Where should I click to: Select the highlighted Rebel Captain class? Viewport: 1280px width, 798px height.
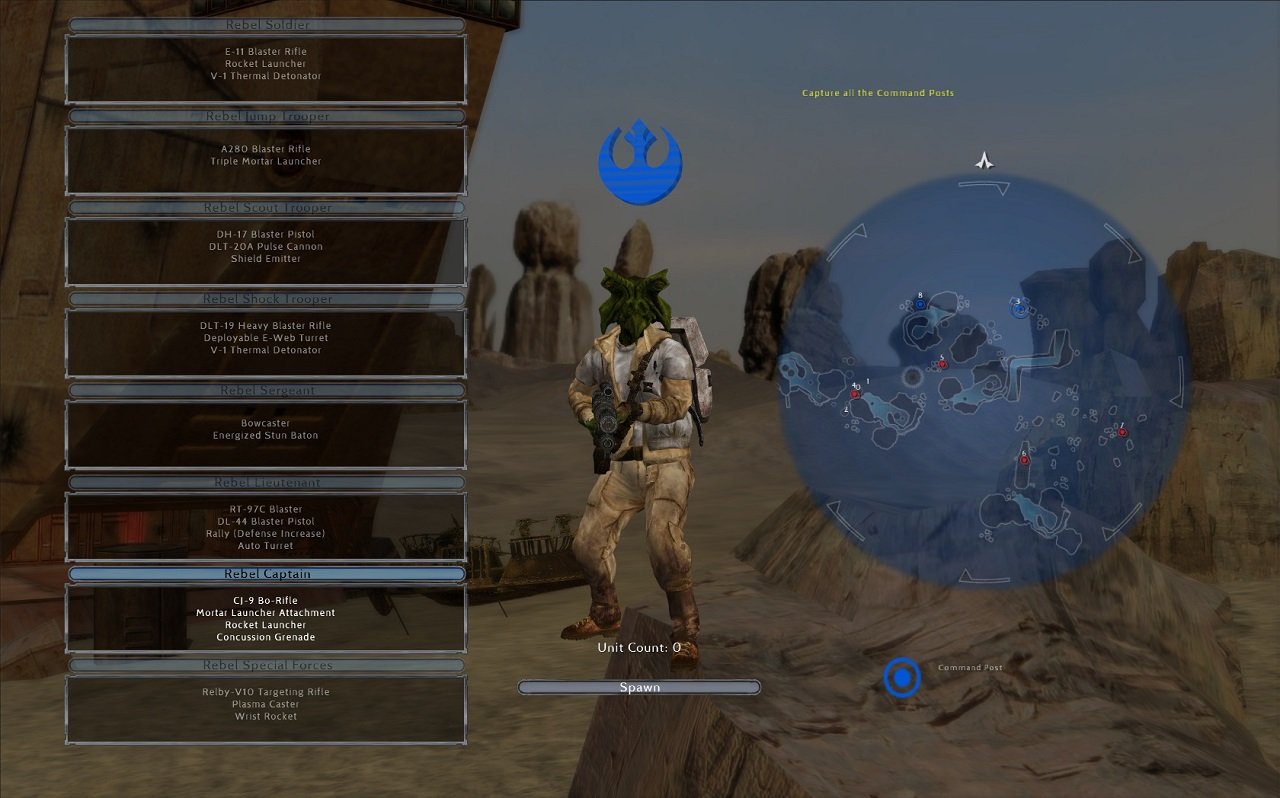point(266,574)
